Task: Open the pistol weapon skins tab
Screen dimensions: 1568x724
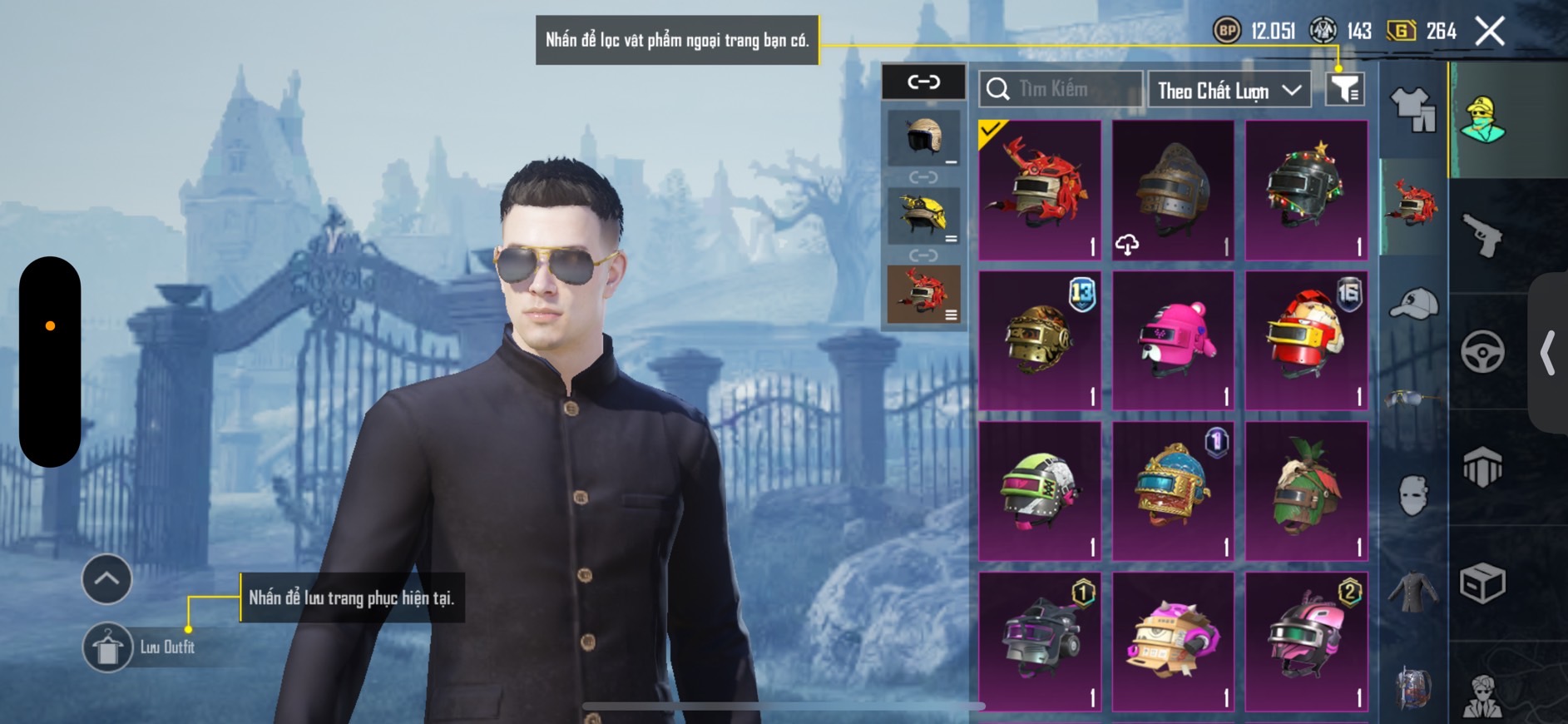Action: coord(1482,236)
